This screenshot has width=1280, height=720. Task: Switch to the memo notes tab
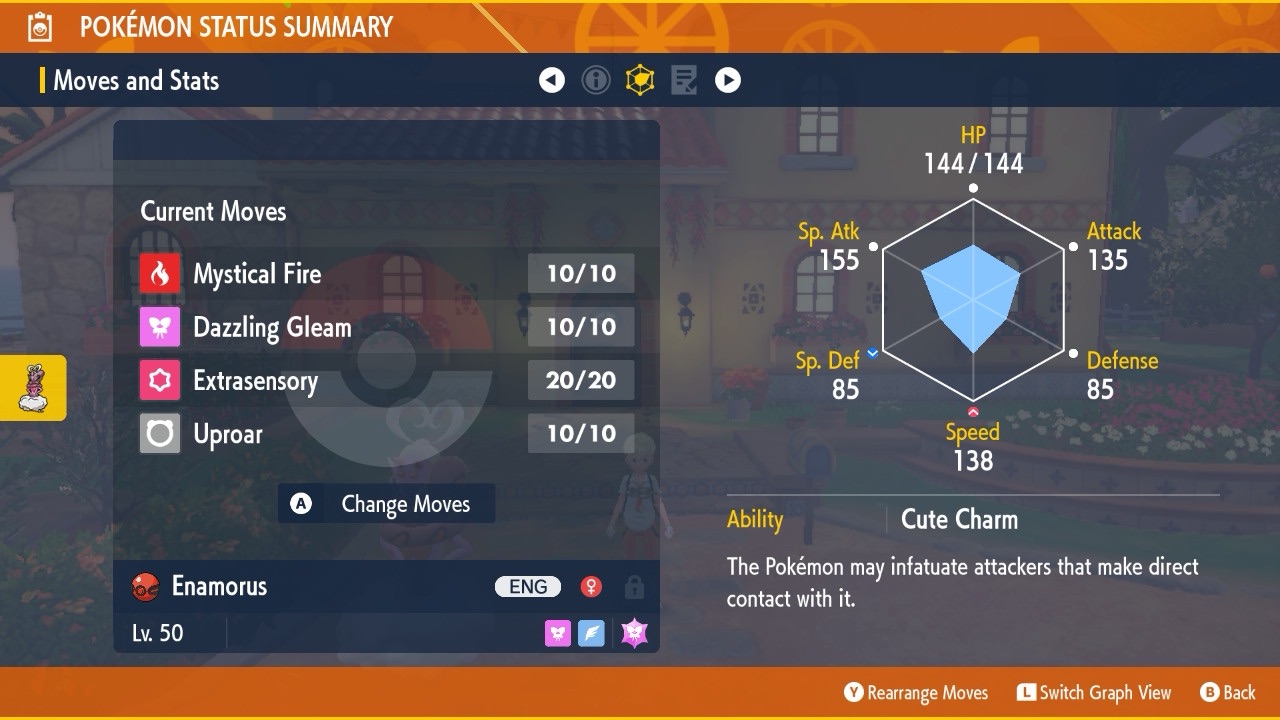click(684, 80)
